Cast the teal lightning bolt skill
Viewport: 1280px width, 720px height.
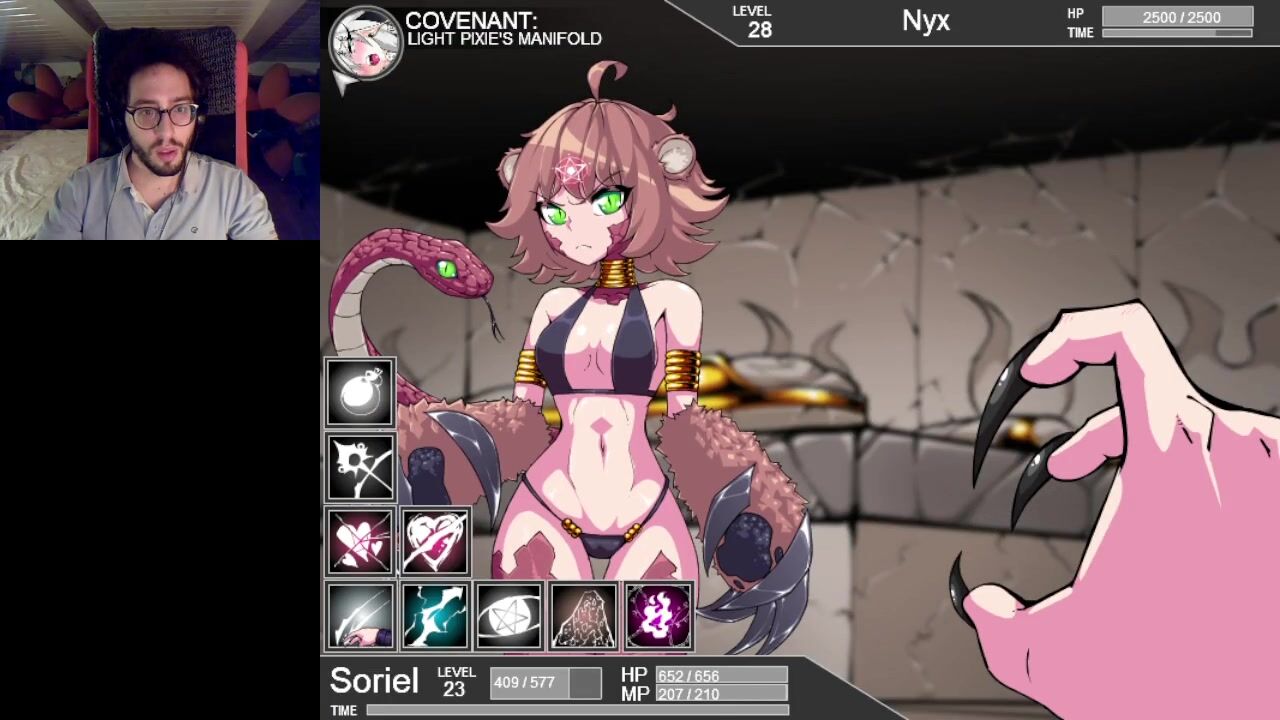pos(435,616)
